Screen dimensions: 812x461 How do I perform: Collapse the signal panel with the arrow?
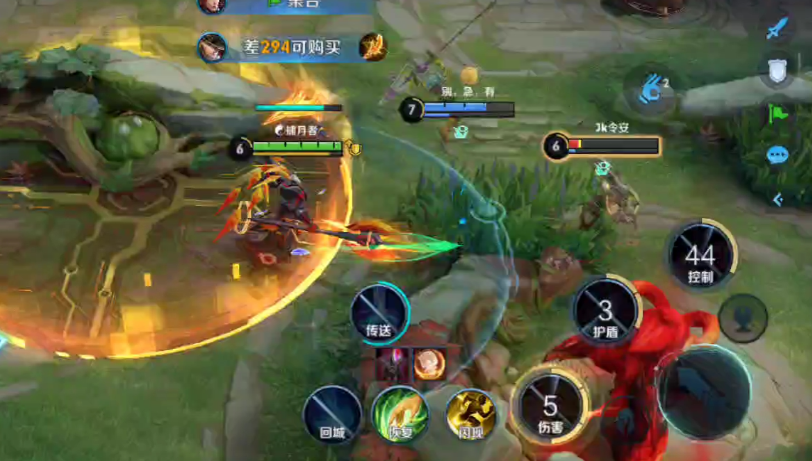[x=777, y=199]
